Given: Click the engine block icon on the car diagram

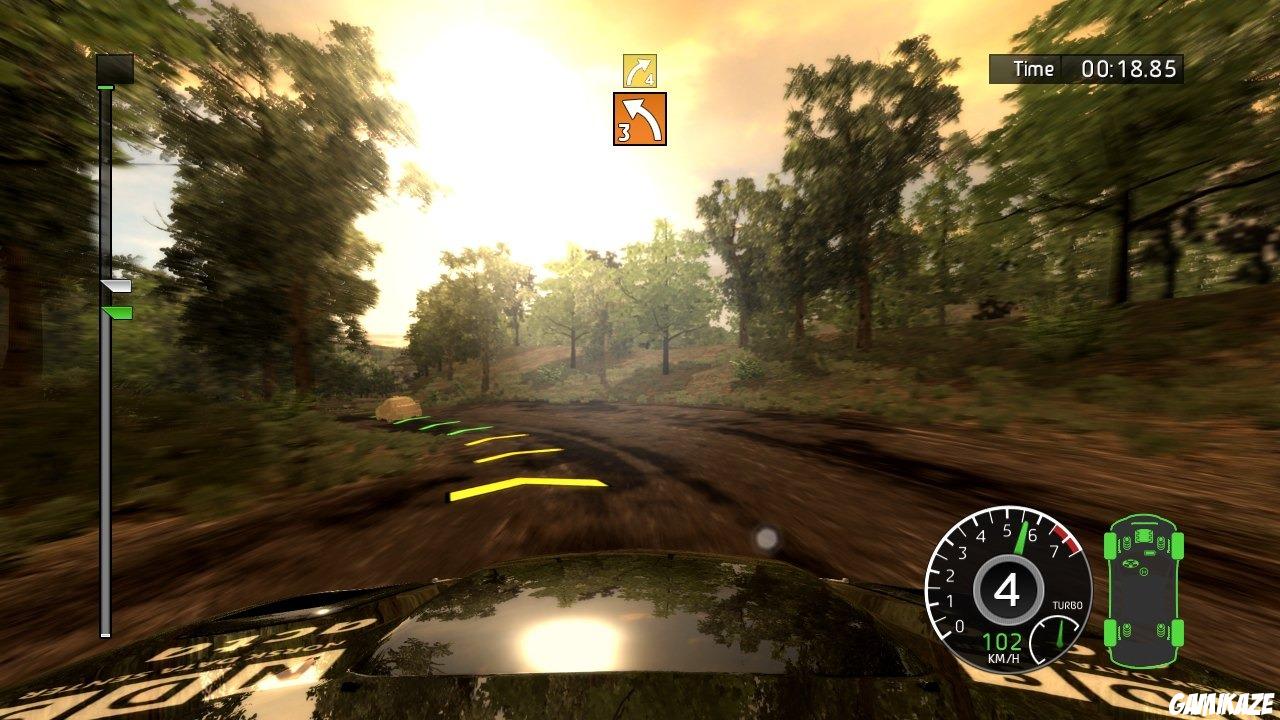Looking at the screenshot, I should [1144, 535].
